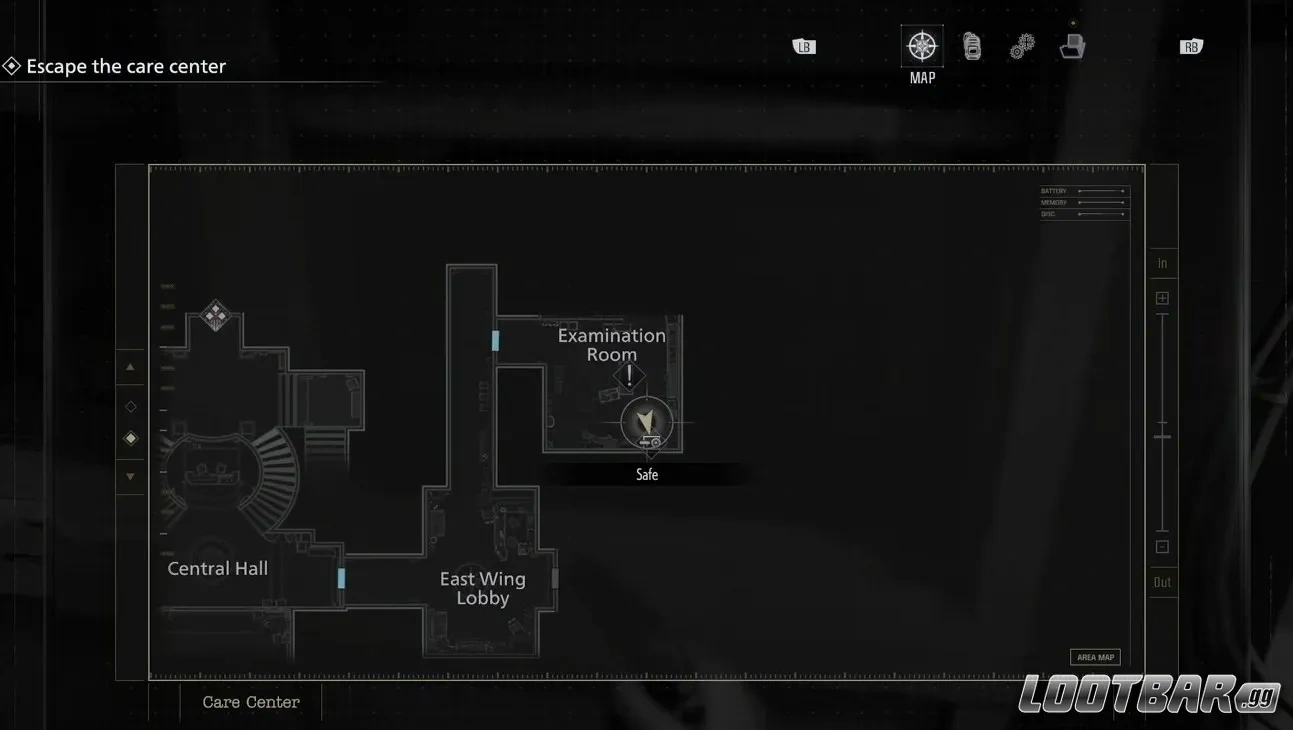
Task: Select the hollow diamond floor indicator
Action: click(129, 406)
